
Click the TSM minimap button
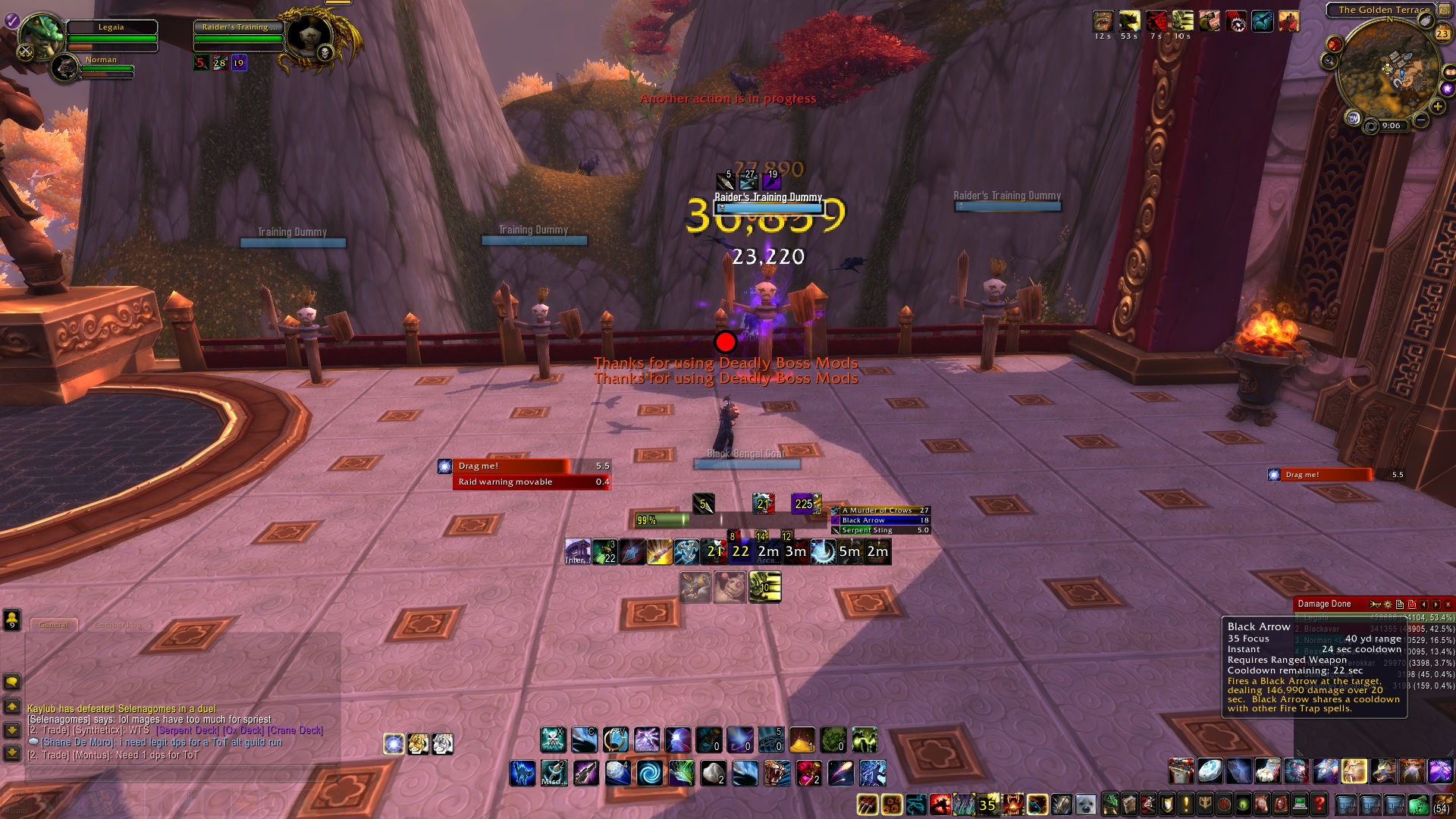click(1353, 118)
